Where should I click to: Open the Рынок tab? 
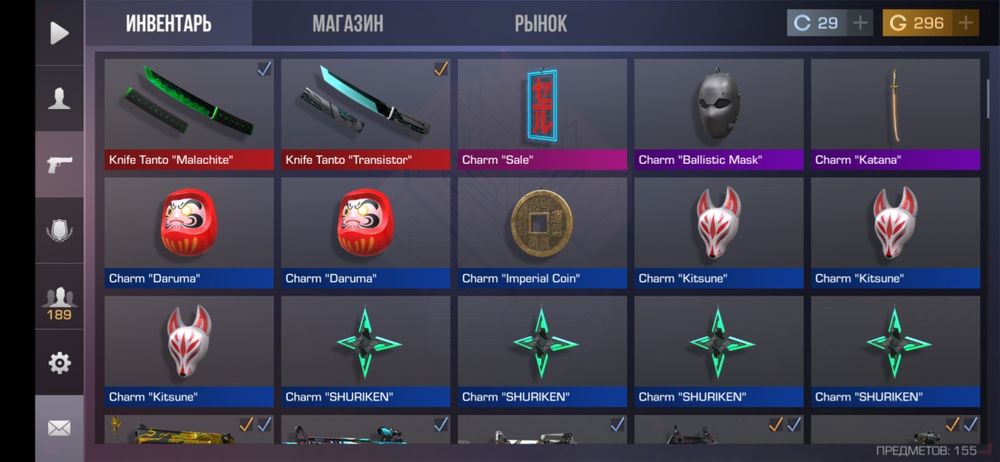(540, 23)
